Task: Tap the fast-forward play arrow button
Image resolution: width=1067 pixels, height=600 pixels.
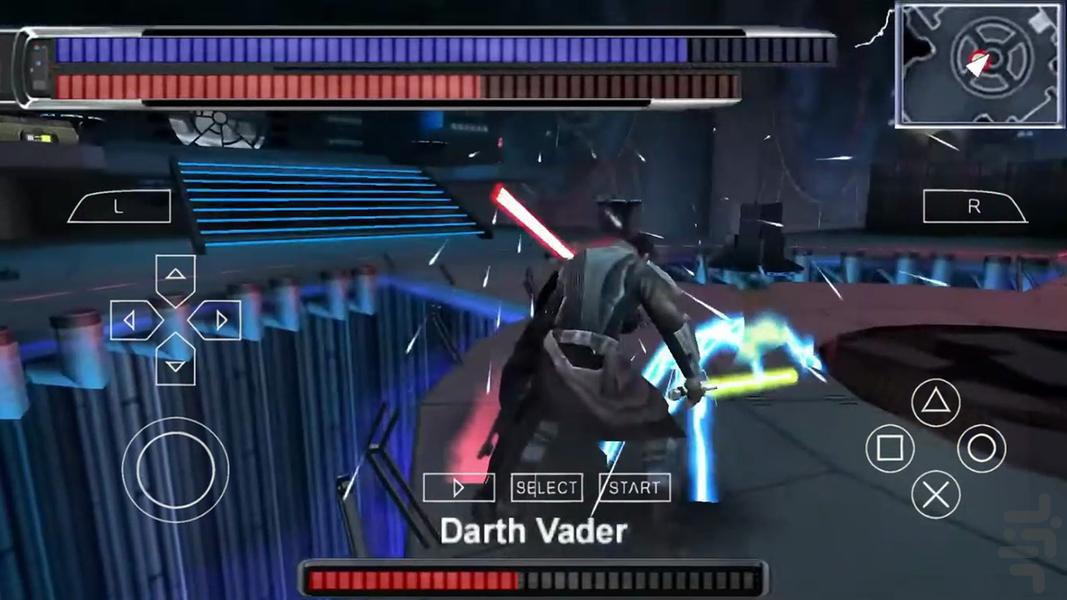Action: point(459,487)
